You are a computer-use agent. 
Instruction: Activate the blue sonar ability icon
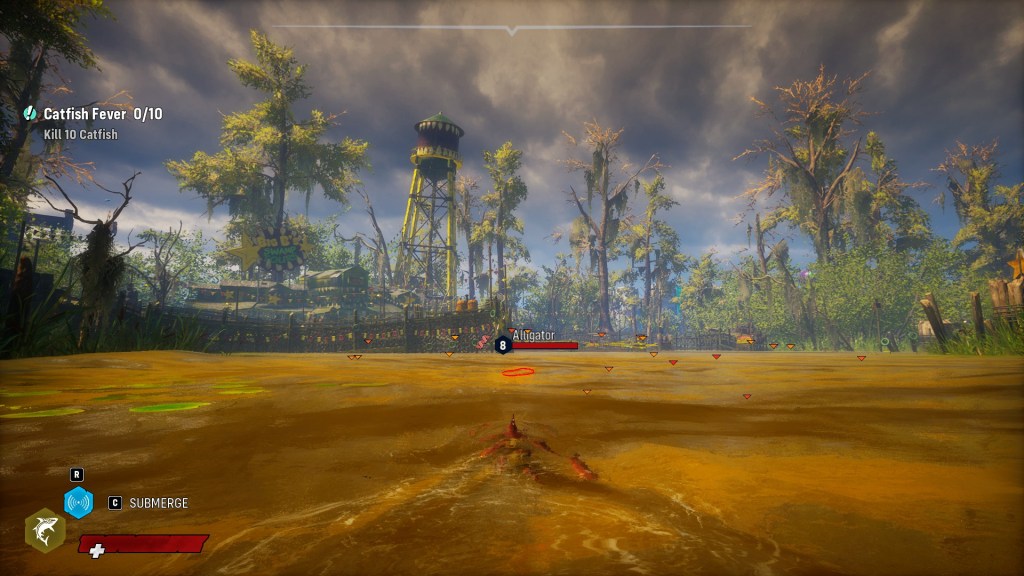[x=78, y=502]
